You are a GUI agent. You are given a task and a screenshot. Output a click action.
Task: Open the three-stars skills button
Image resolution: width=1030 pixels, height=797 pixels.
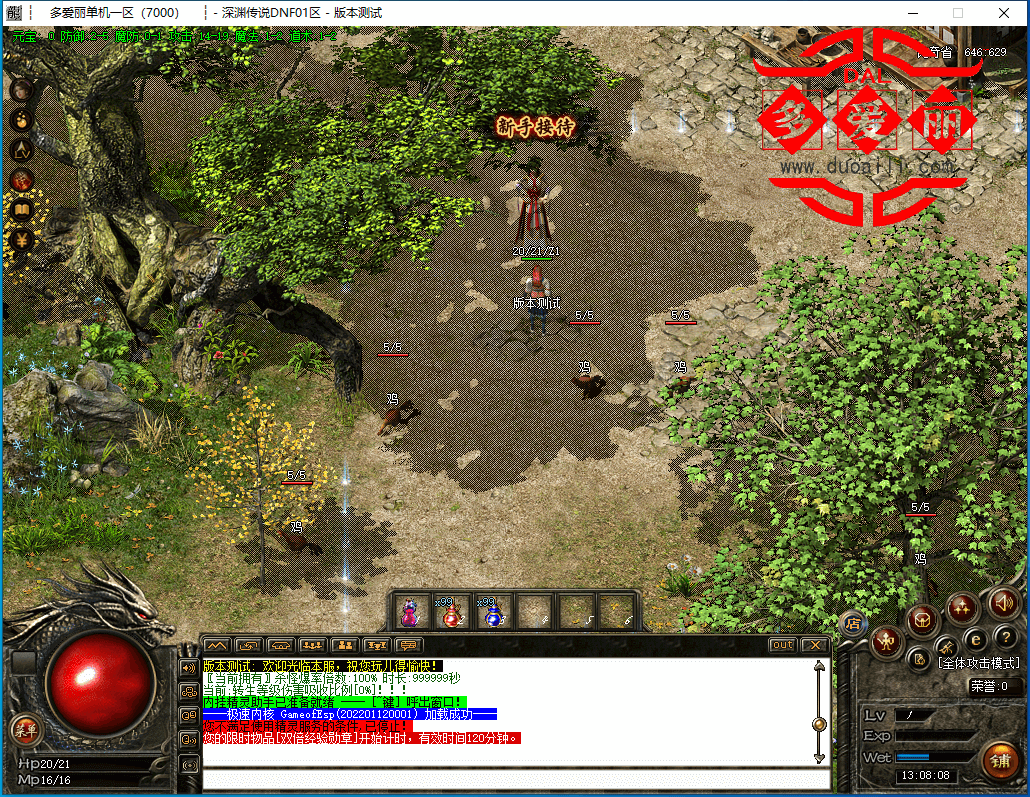(962, 607)
